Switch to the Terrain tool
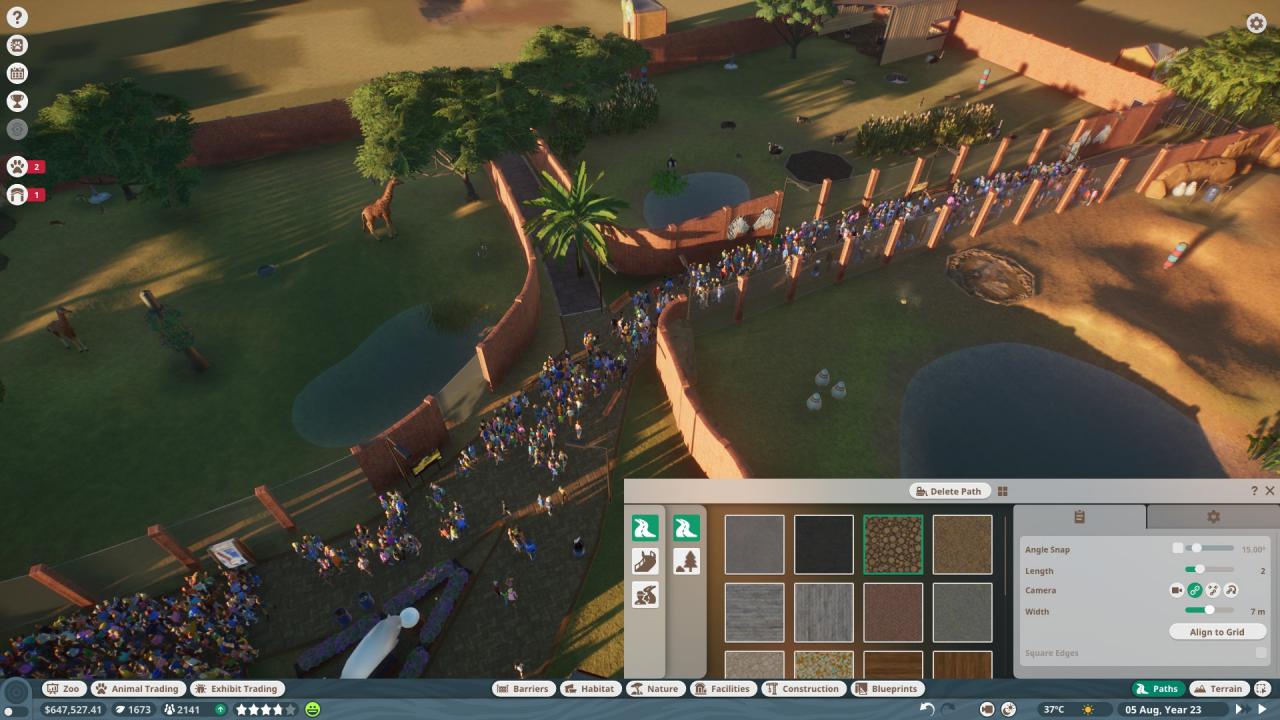 tap(1218, 688)
